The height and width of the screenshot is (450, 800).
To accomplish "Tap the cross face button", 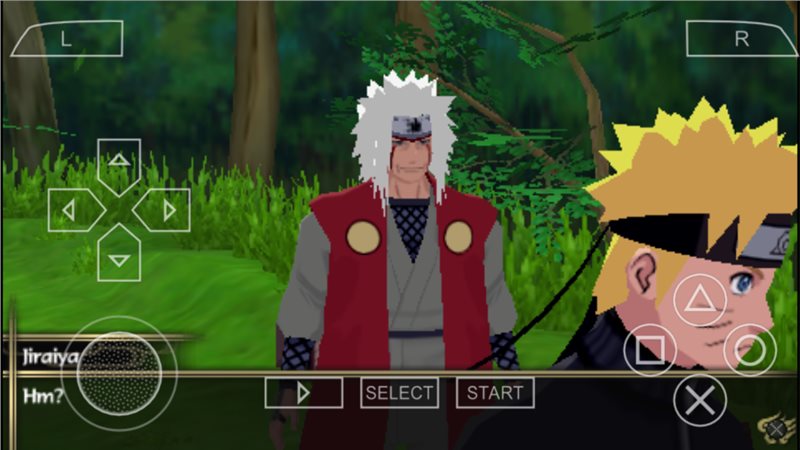I will click(700, 401).
